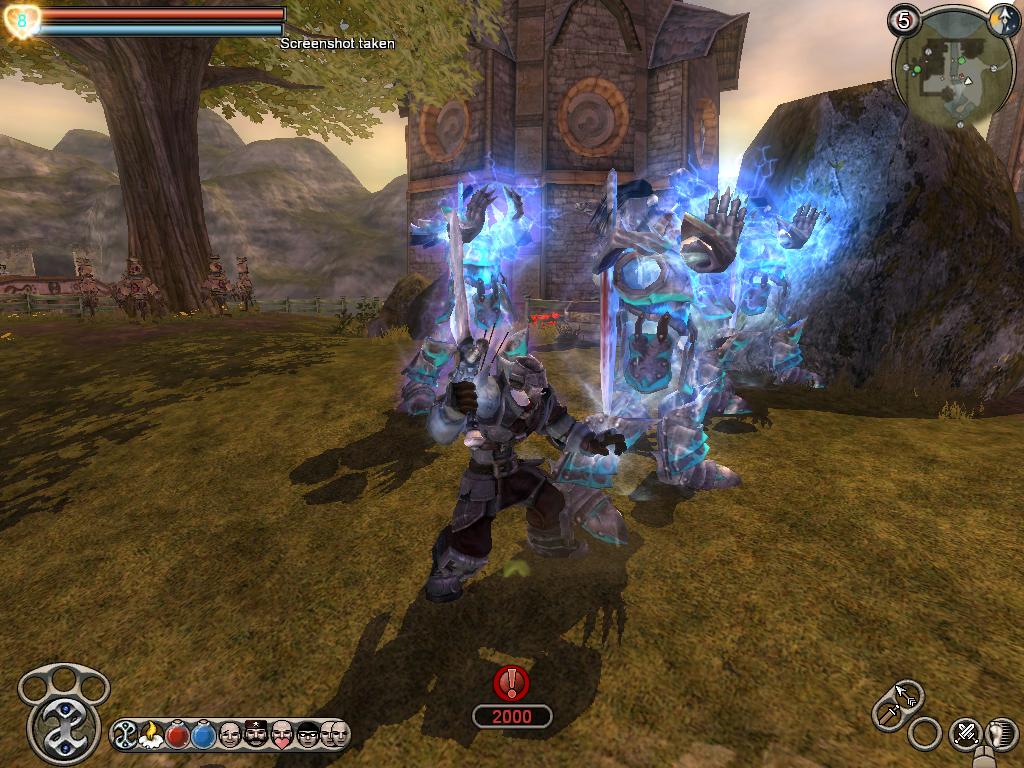1024x768 pixels.
Task: Select the candle flame hotbar item
Action: pyautogui.click(x=152, y=735)
